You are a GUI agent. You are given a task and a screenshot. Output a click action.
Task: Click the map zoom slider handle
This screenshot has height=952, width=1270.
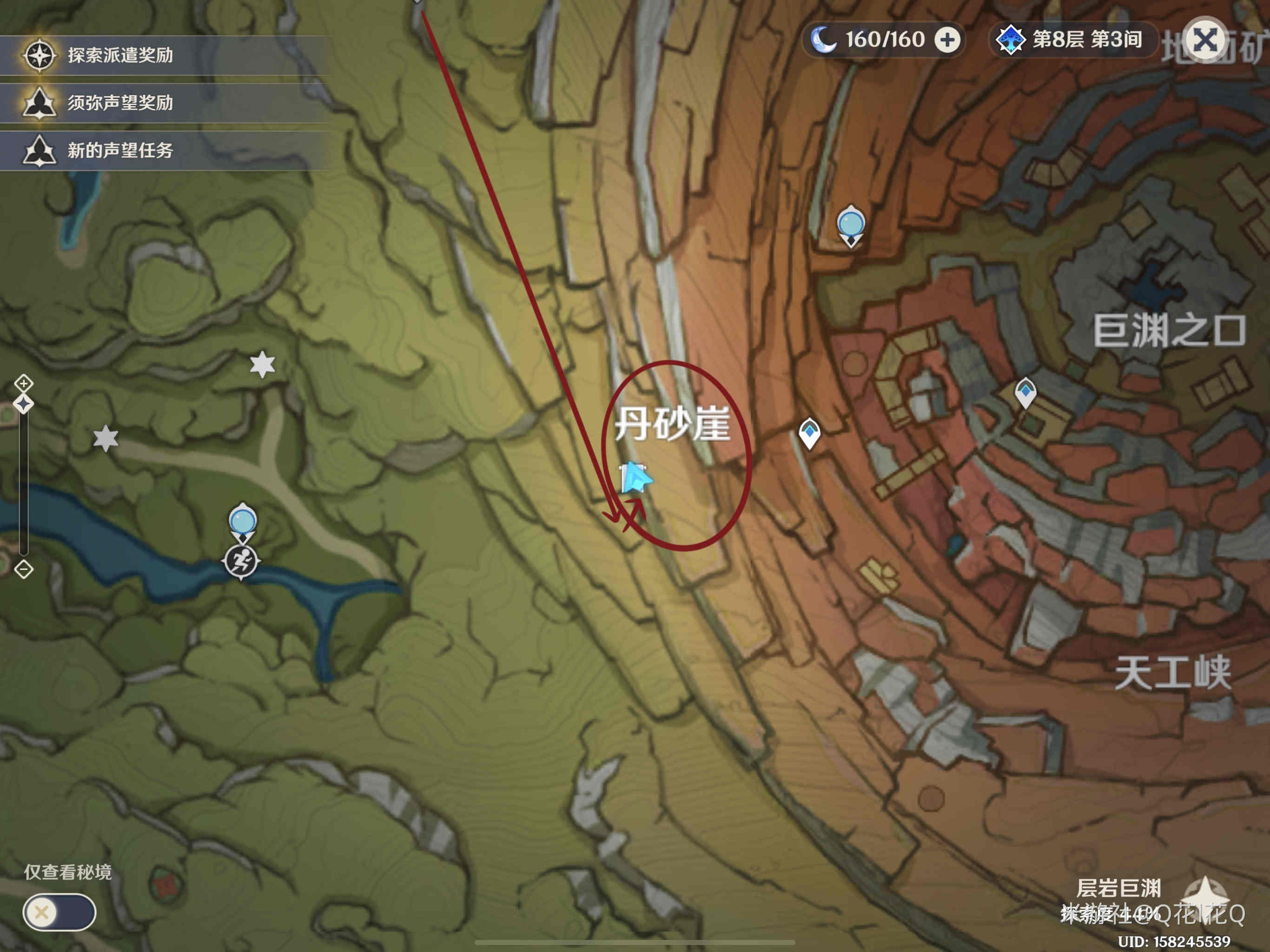[24, 404]
